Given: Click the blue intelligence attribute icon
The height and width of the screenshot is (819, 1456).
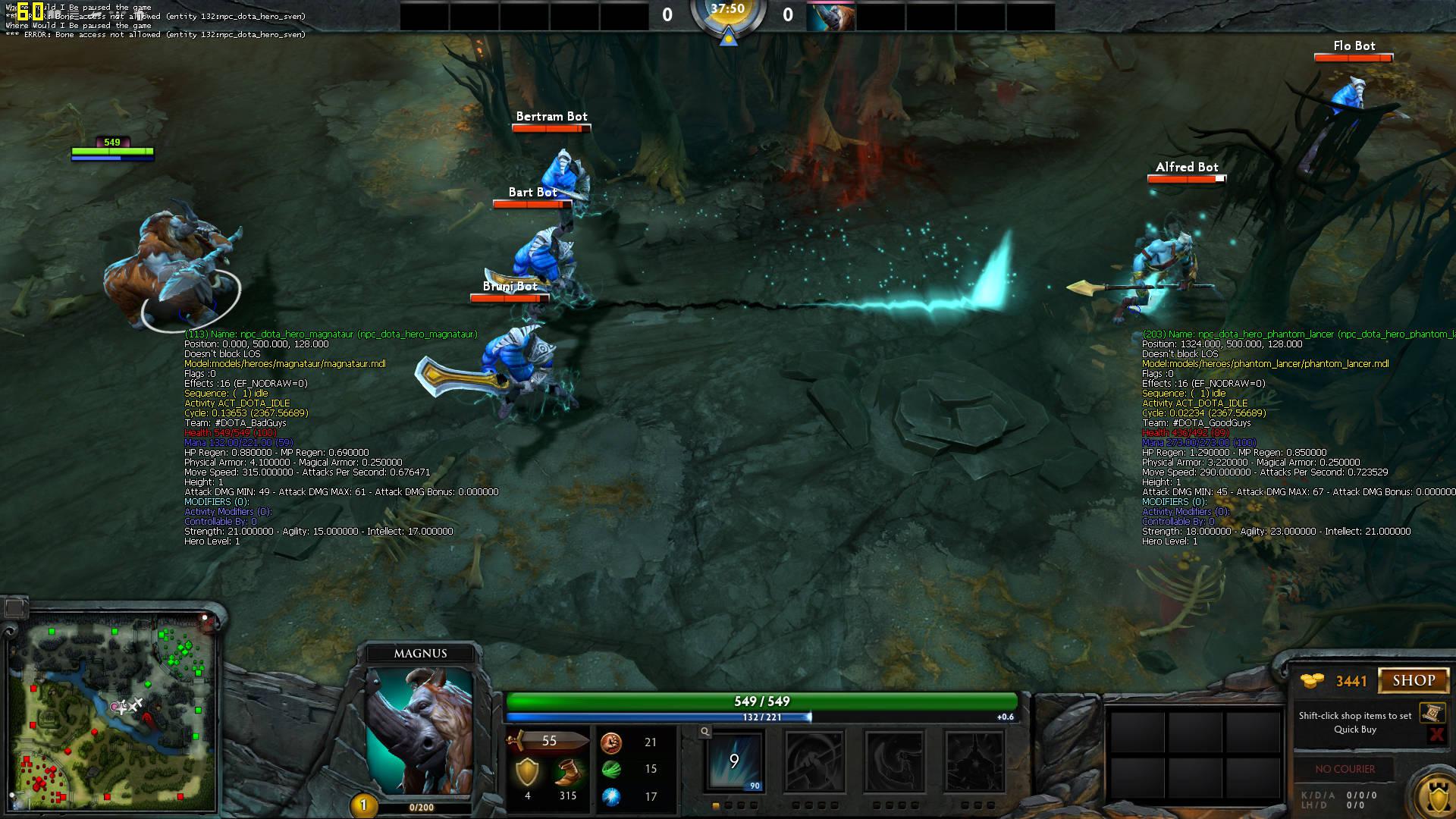Looking at the screenshot, I should (x=611, y=795).
